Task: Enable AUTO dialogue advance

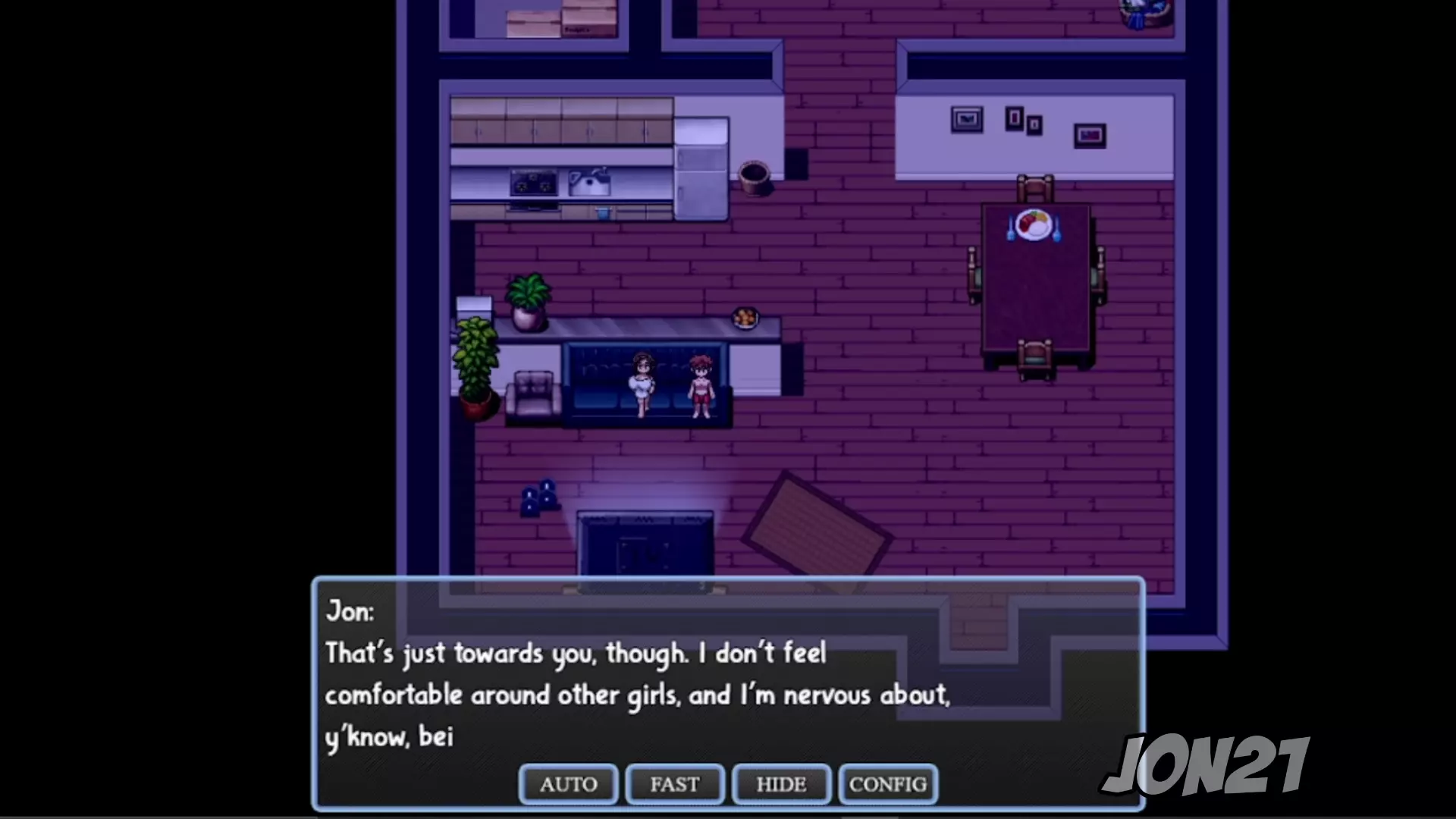Action: coord(569,784)
